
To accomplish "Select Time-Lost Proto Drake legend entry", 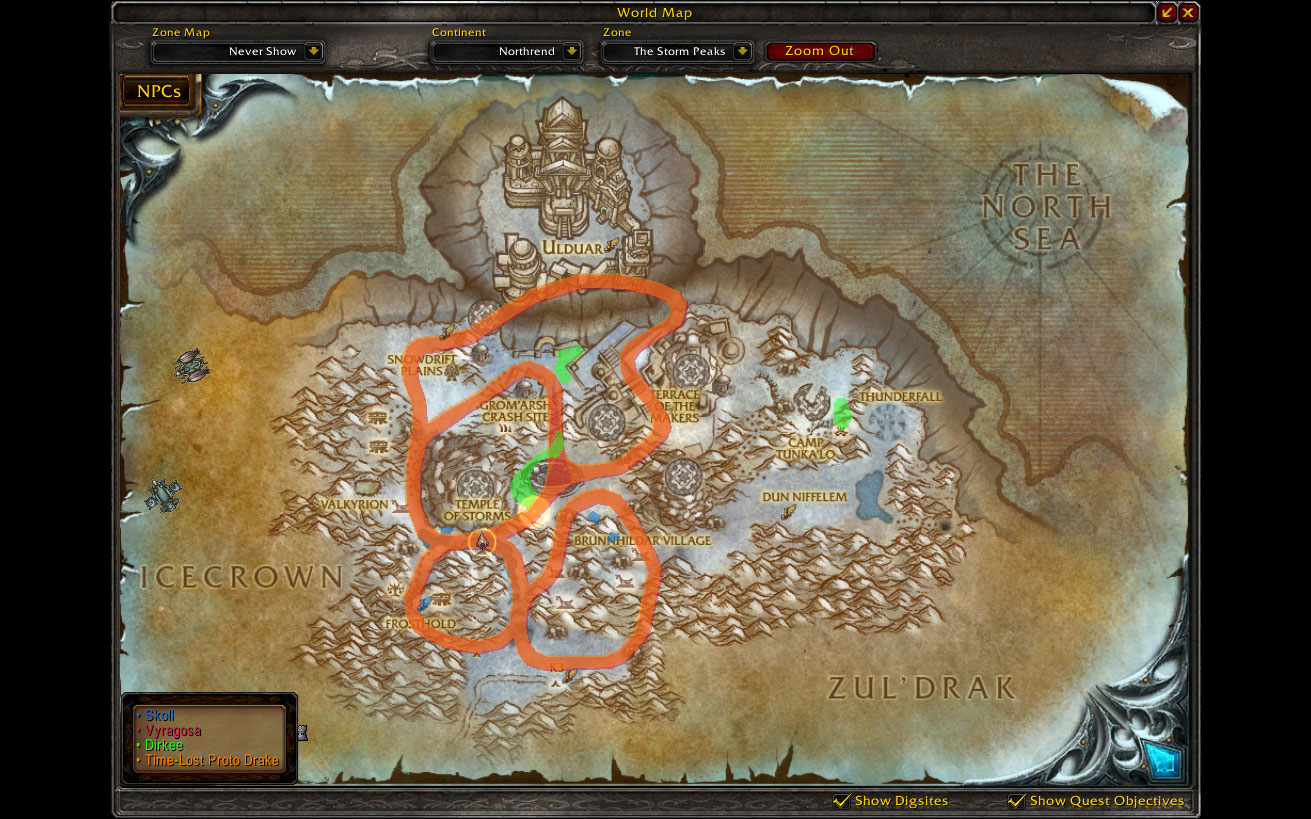I will tap(211, 760).
